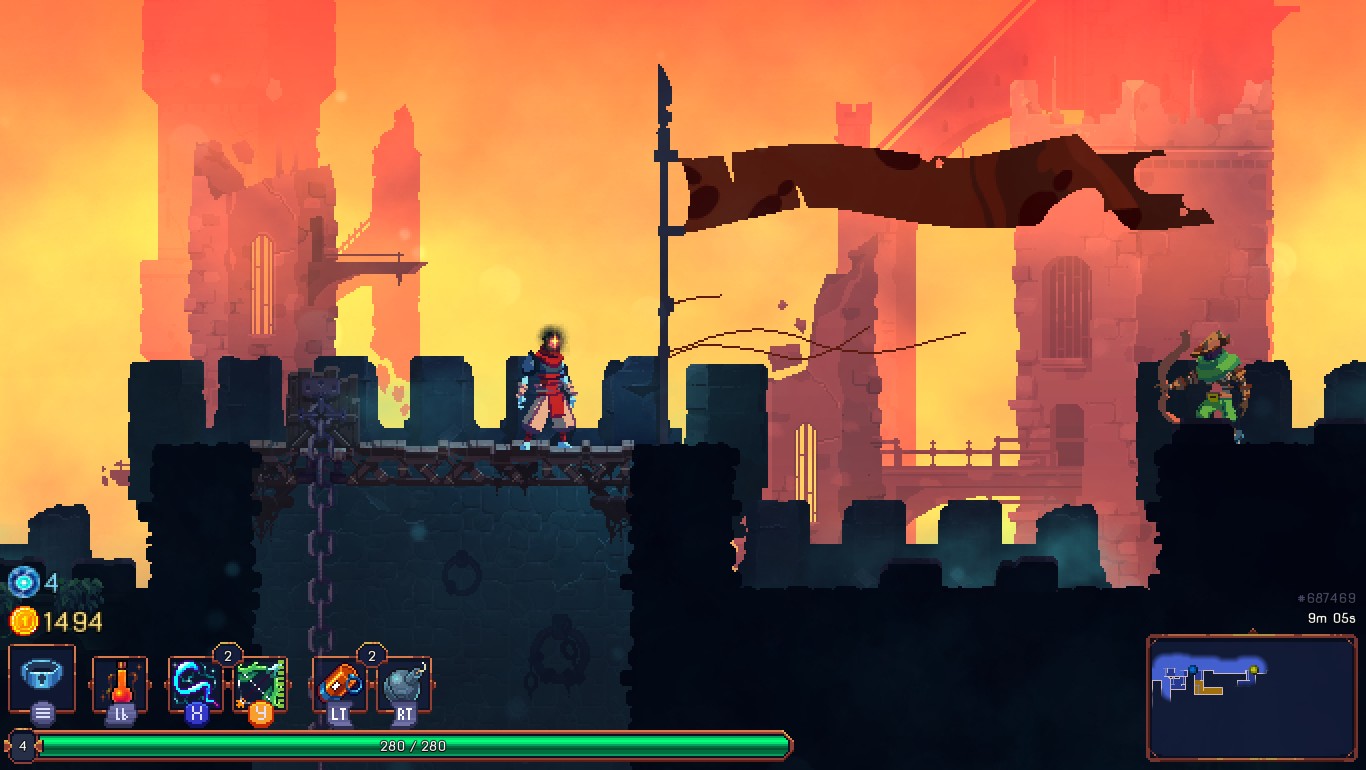The height and width of the screenshot is (770, 1366).
Task: Select the blue electric whip weapon
Action: pos(194,683)
